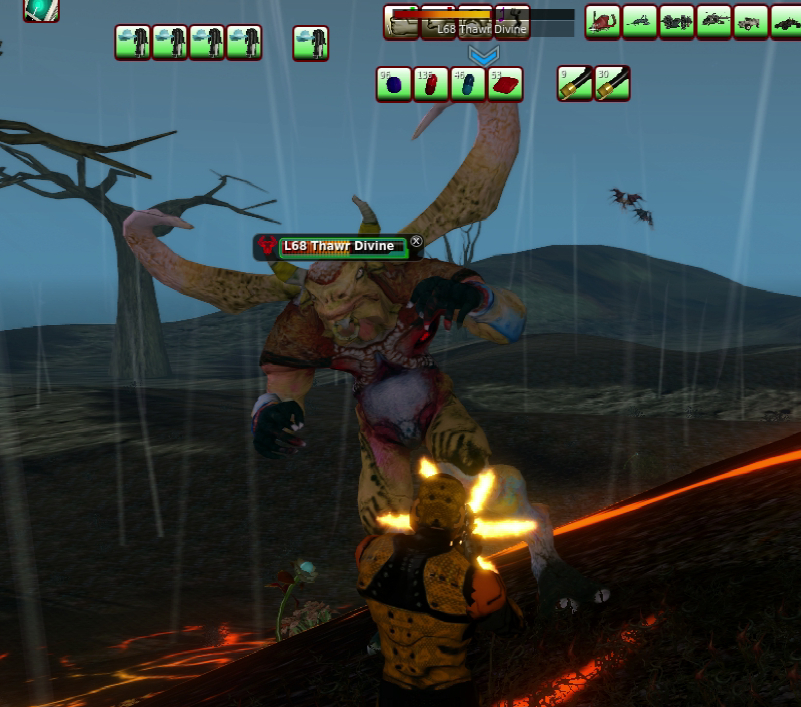The image size is (801, 707).
Task: Use the red capsule item (135)
Action: (x=431, y=85)
